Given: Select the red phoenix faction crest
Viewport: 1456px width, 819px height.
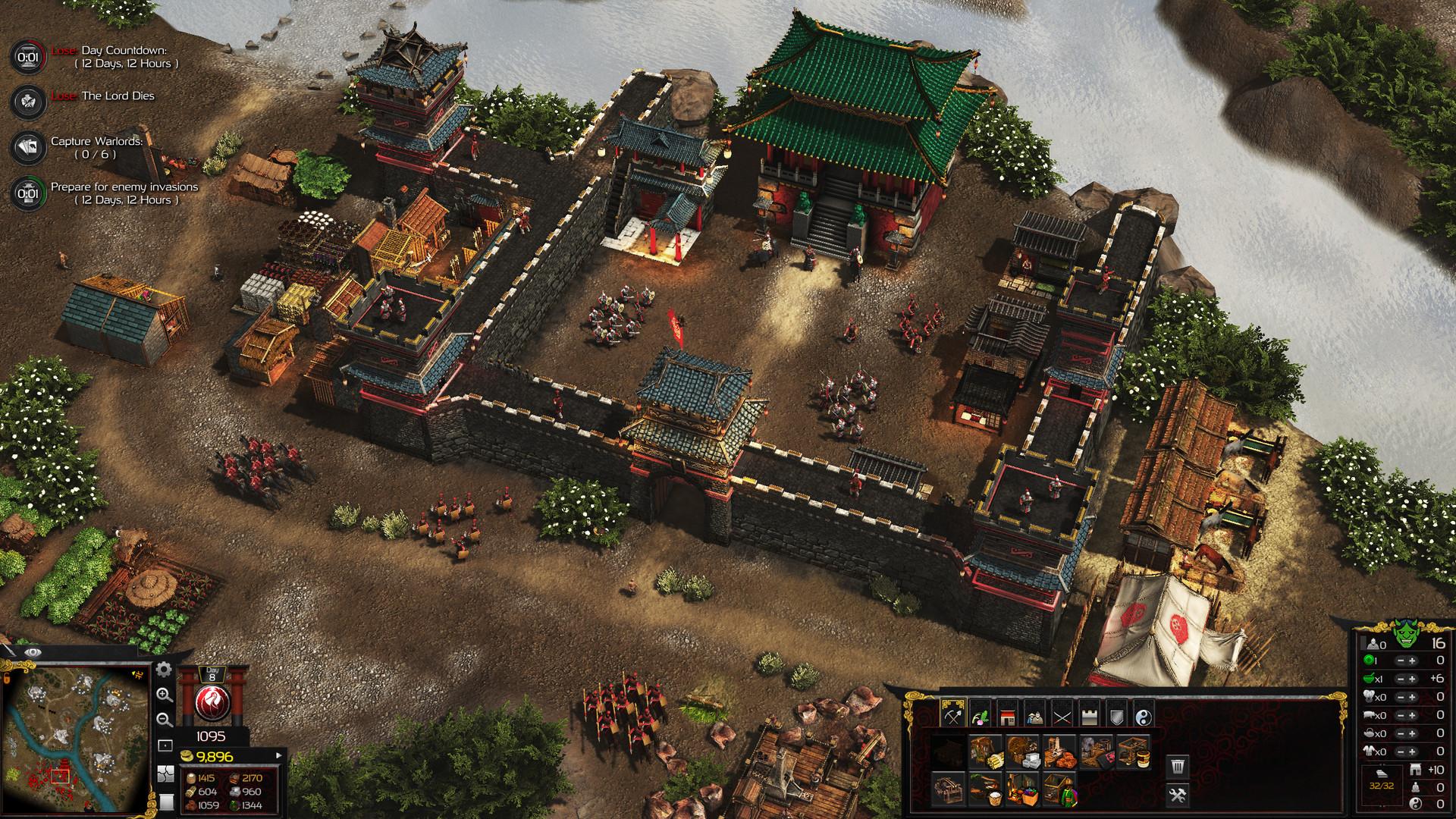Looking at the screenshot, I should (213, 703).
